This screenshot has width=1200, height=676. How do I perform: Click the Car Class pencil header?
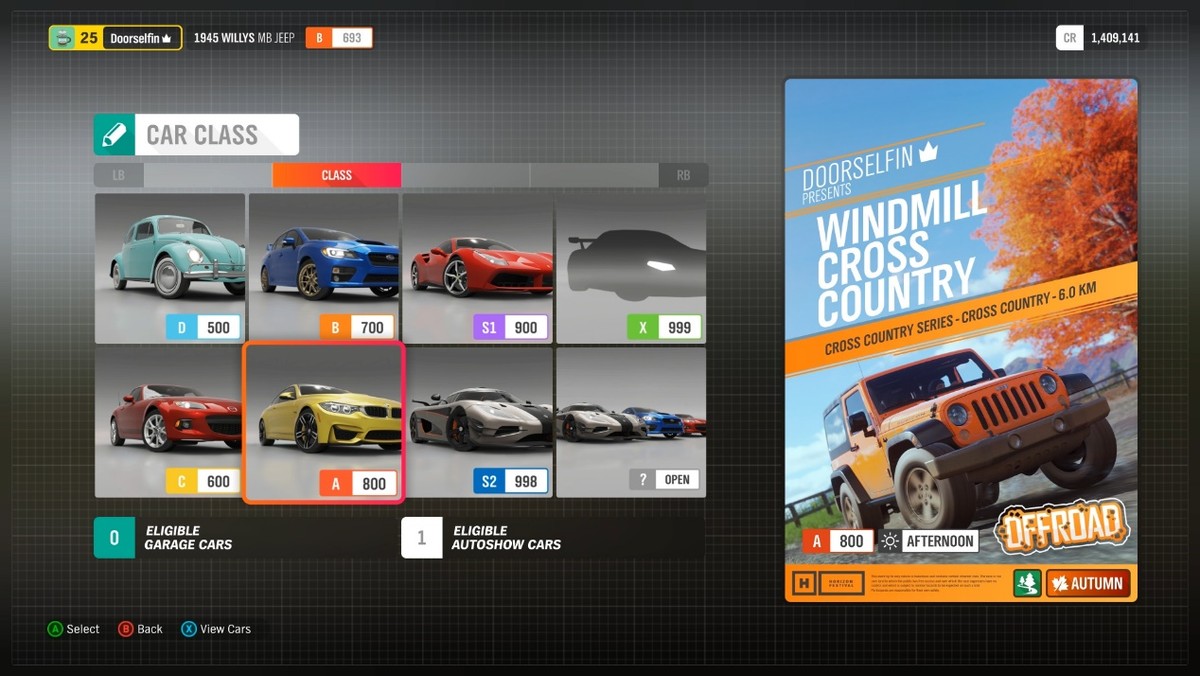(x=196, y=135)
